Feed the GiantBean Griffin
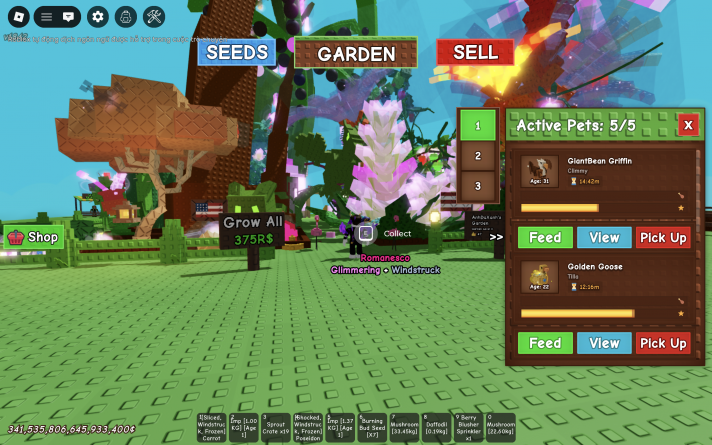Viewport: 712px width, 445px height. [x=545, y=237]
